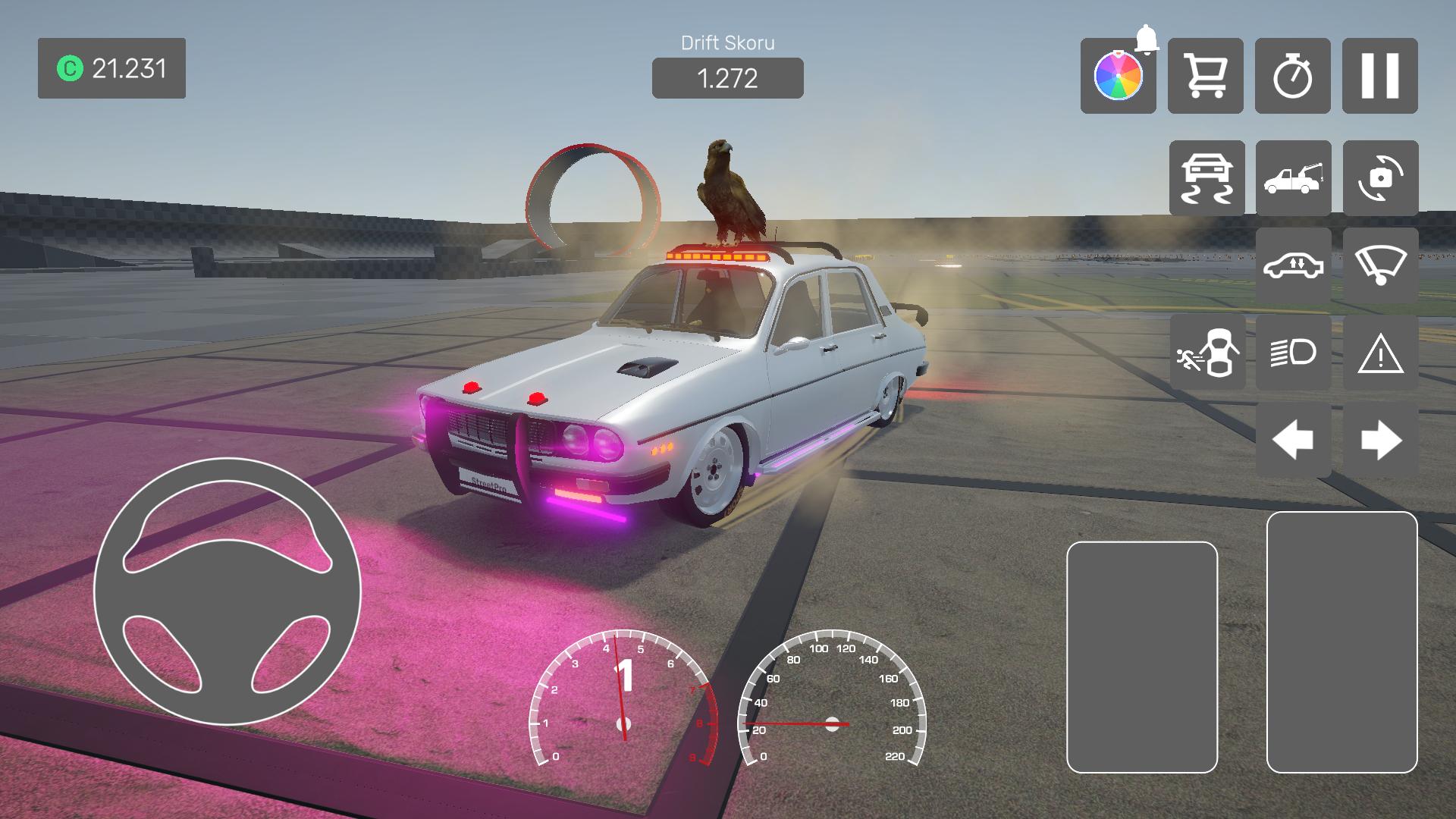
Task: Activate the right turn signal arrow
Action: point(1380,440)
